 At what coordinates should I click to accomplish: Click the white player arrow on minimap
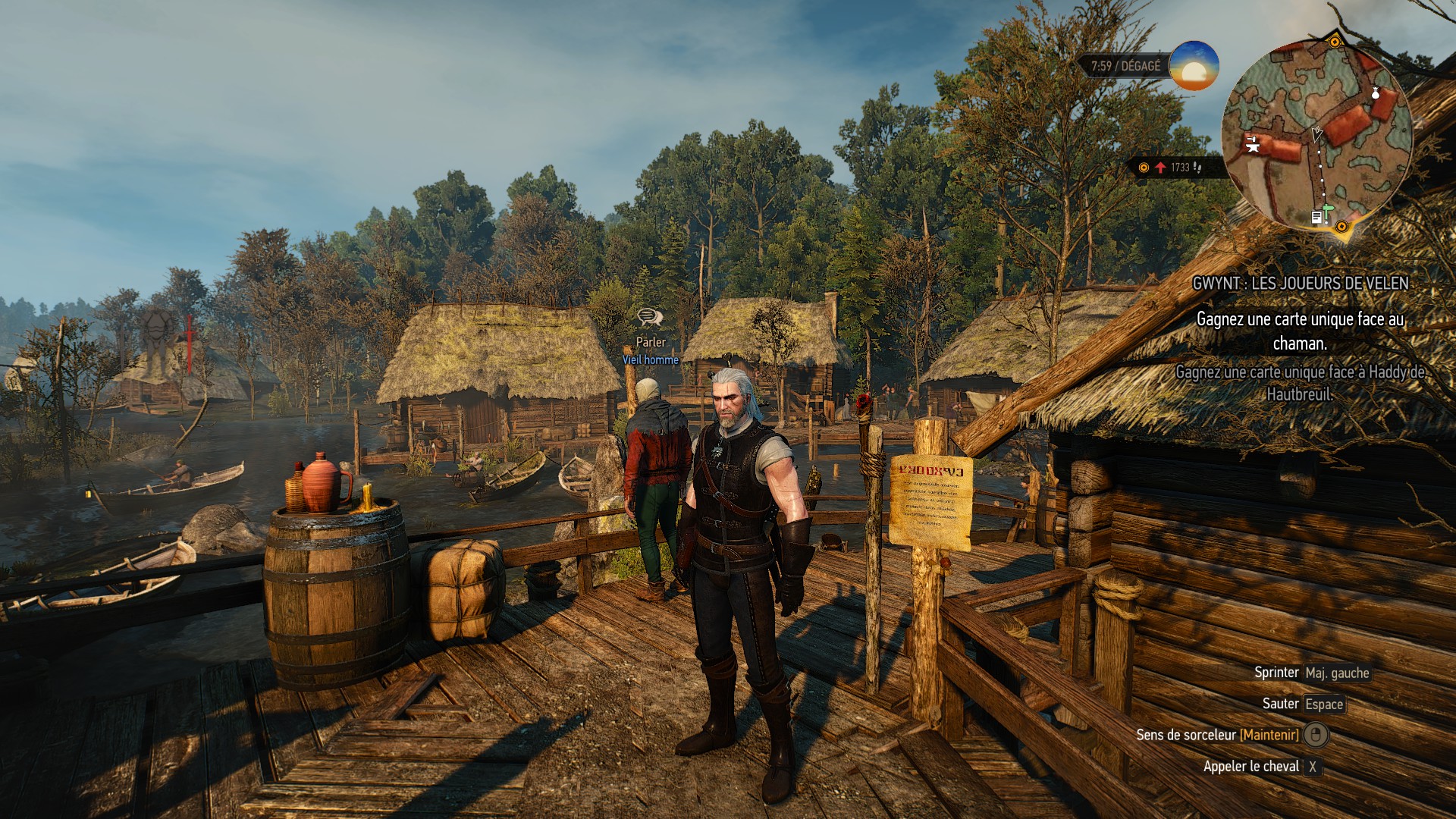click(x=1317, y=133)
